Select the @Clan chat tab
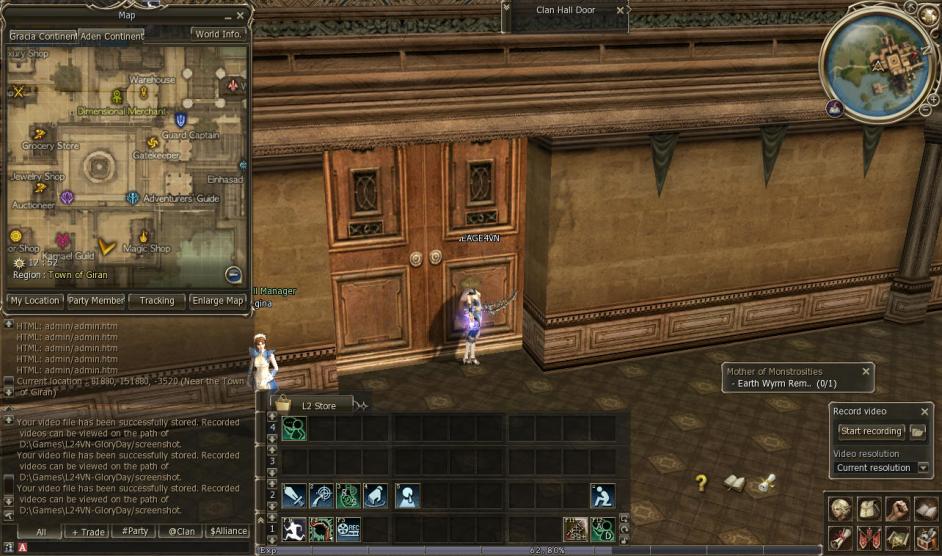 coord(180,532)
